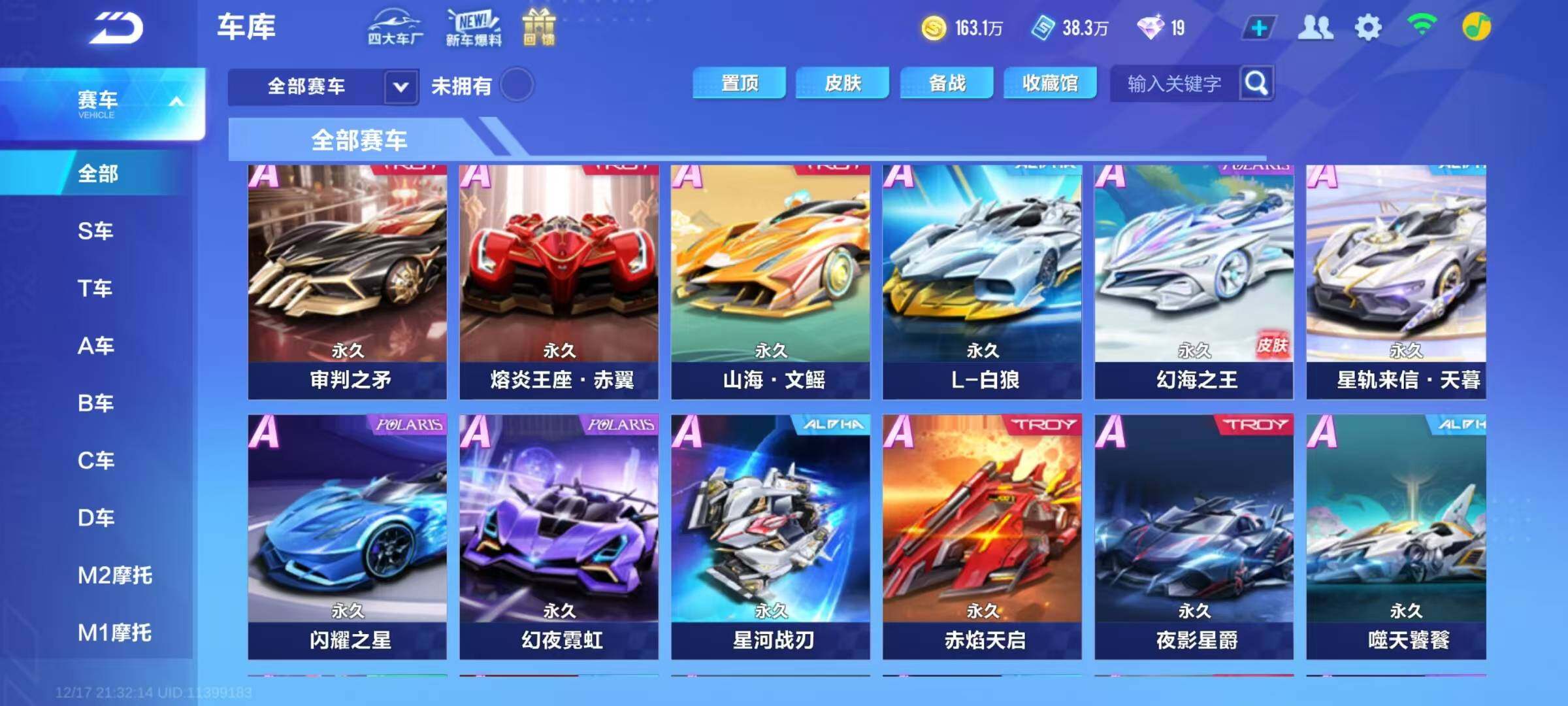Open the 全部赛车 filter dropdown
This screenshot has height=706, width=1568.
(x=400, y=86)
